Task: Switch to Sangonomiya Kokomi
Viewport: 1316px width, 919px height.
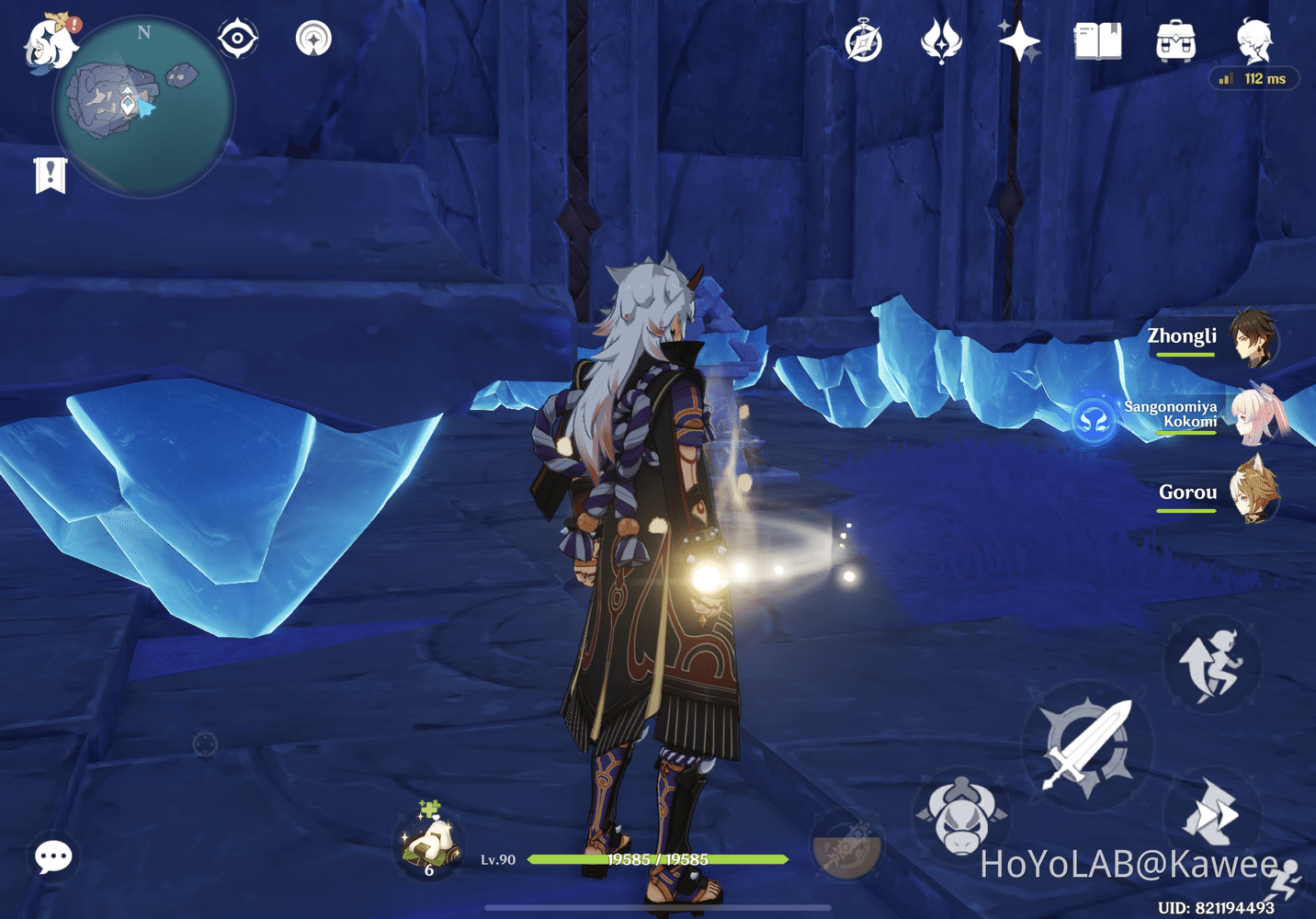Action: [x=1256, y=418]
